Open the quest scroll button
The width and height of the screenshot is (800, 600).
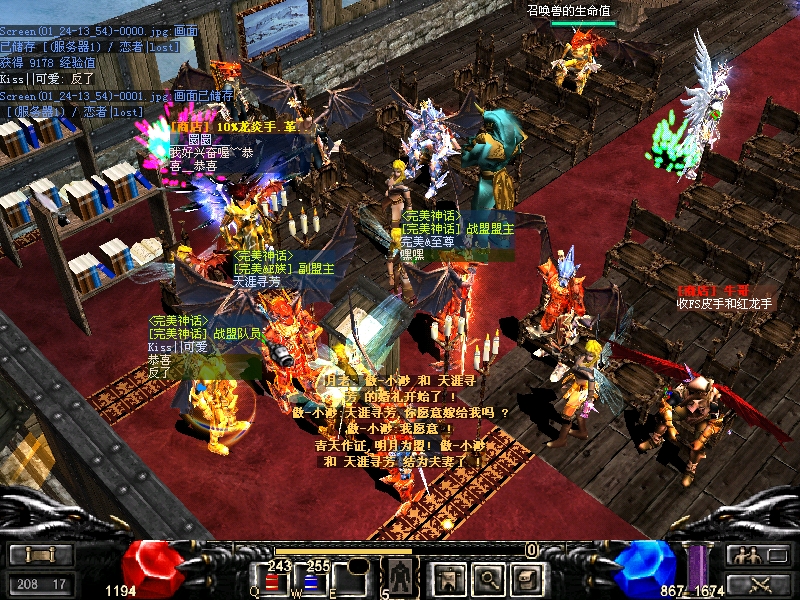click(526, 577)
